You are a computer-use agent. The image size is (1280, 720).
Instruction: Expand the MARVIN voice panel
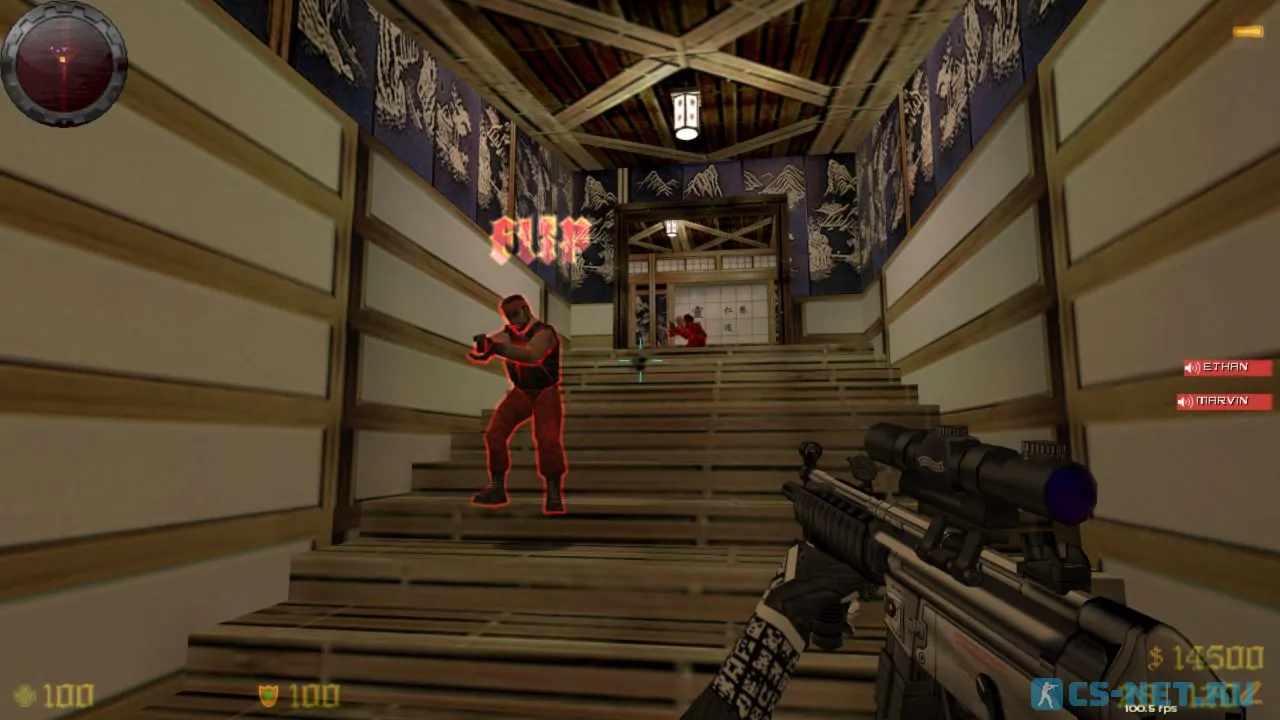[1224, 400]
